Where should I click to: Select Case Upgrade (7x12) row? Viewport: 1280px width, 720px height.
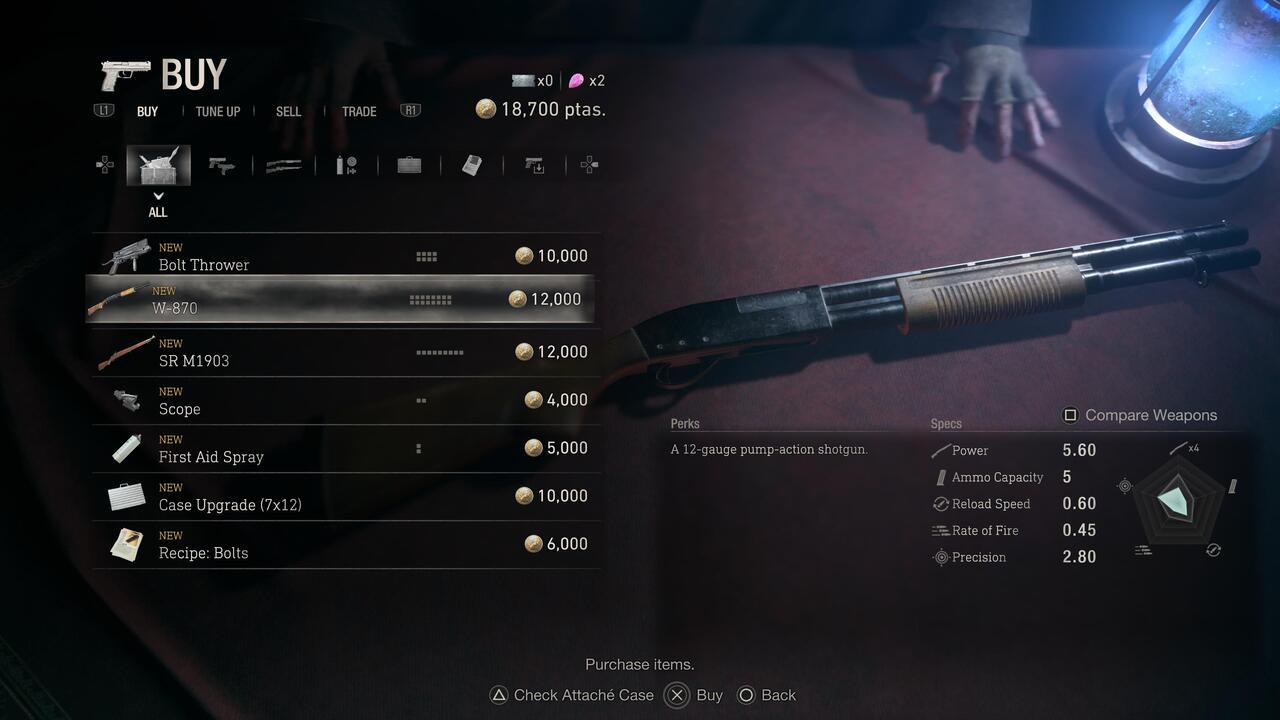[345, 496]
